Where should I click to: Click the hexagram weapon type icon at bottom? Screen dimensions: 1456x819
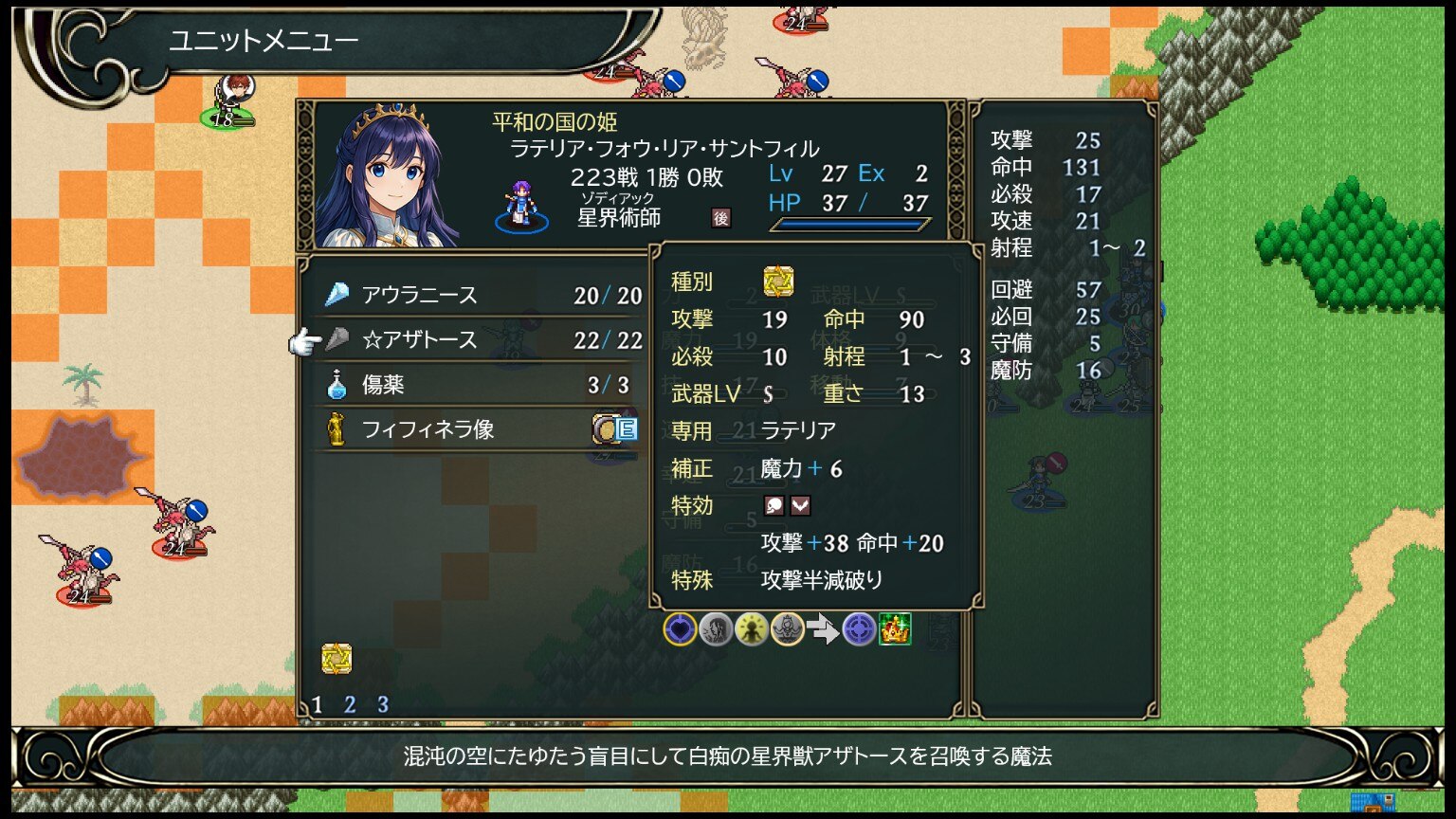point(337,658)
